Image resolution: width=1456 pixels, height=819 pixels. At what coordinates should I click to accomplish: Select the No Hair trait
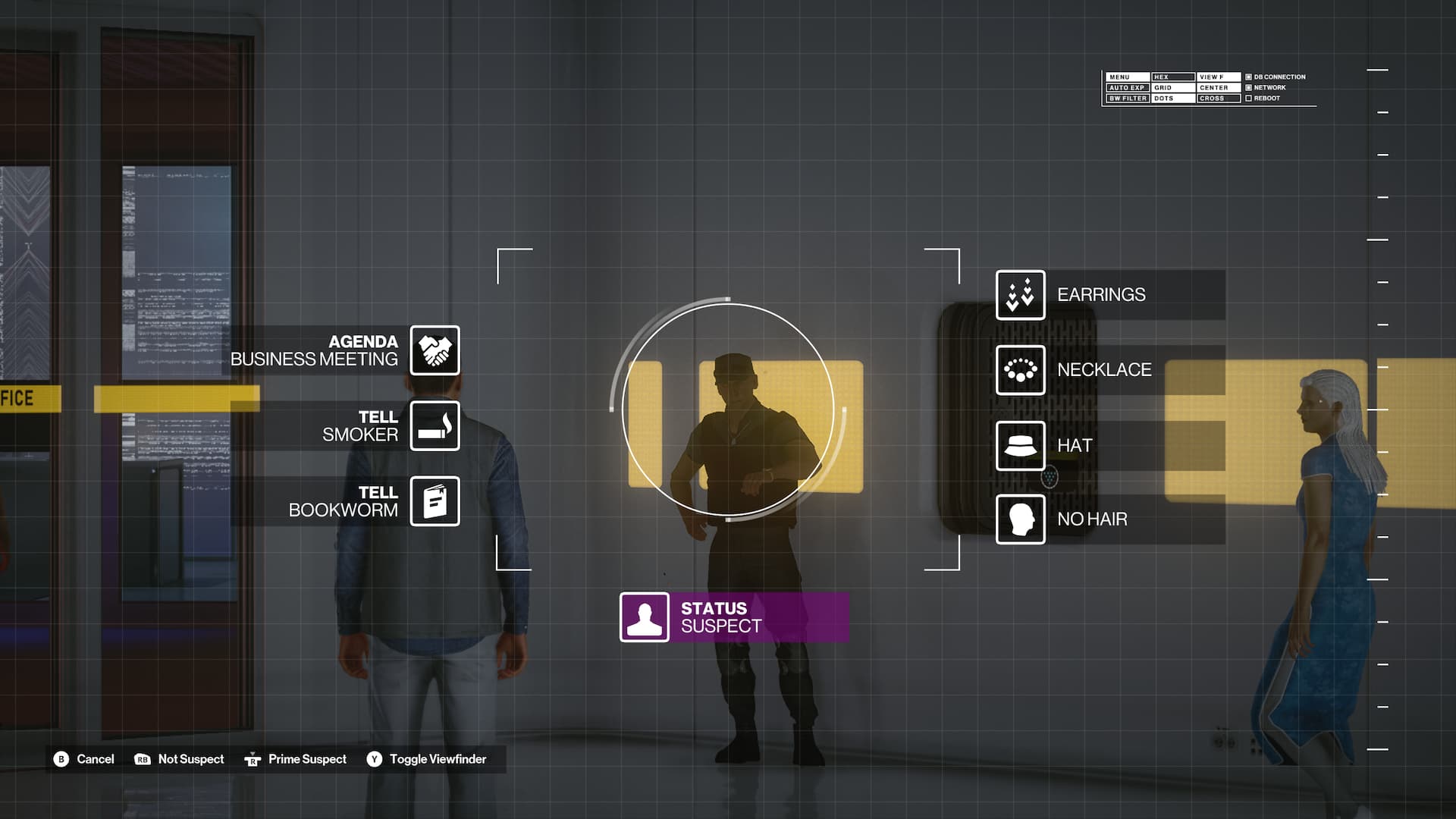[x=1092, y=519]
